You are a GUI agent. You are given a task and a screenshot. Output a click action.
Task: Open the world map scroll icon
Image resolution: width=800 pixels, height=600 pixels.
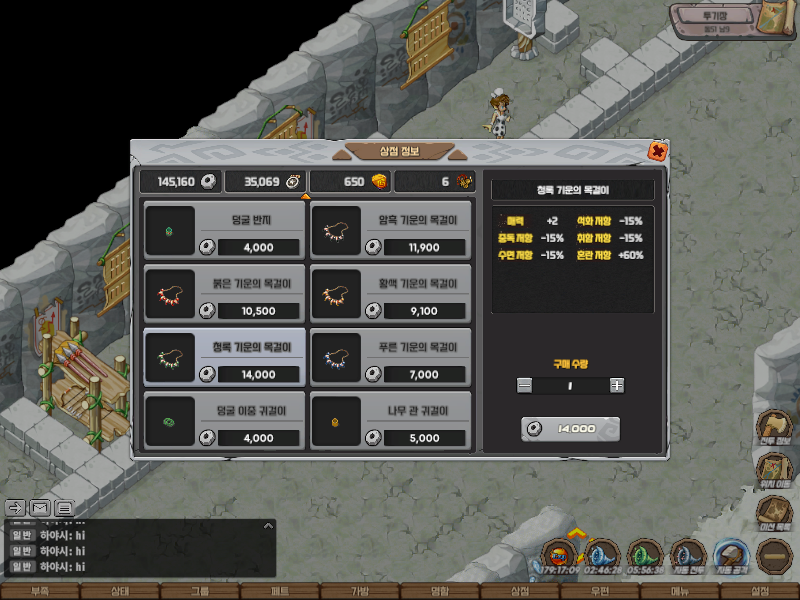773,20
